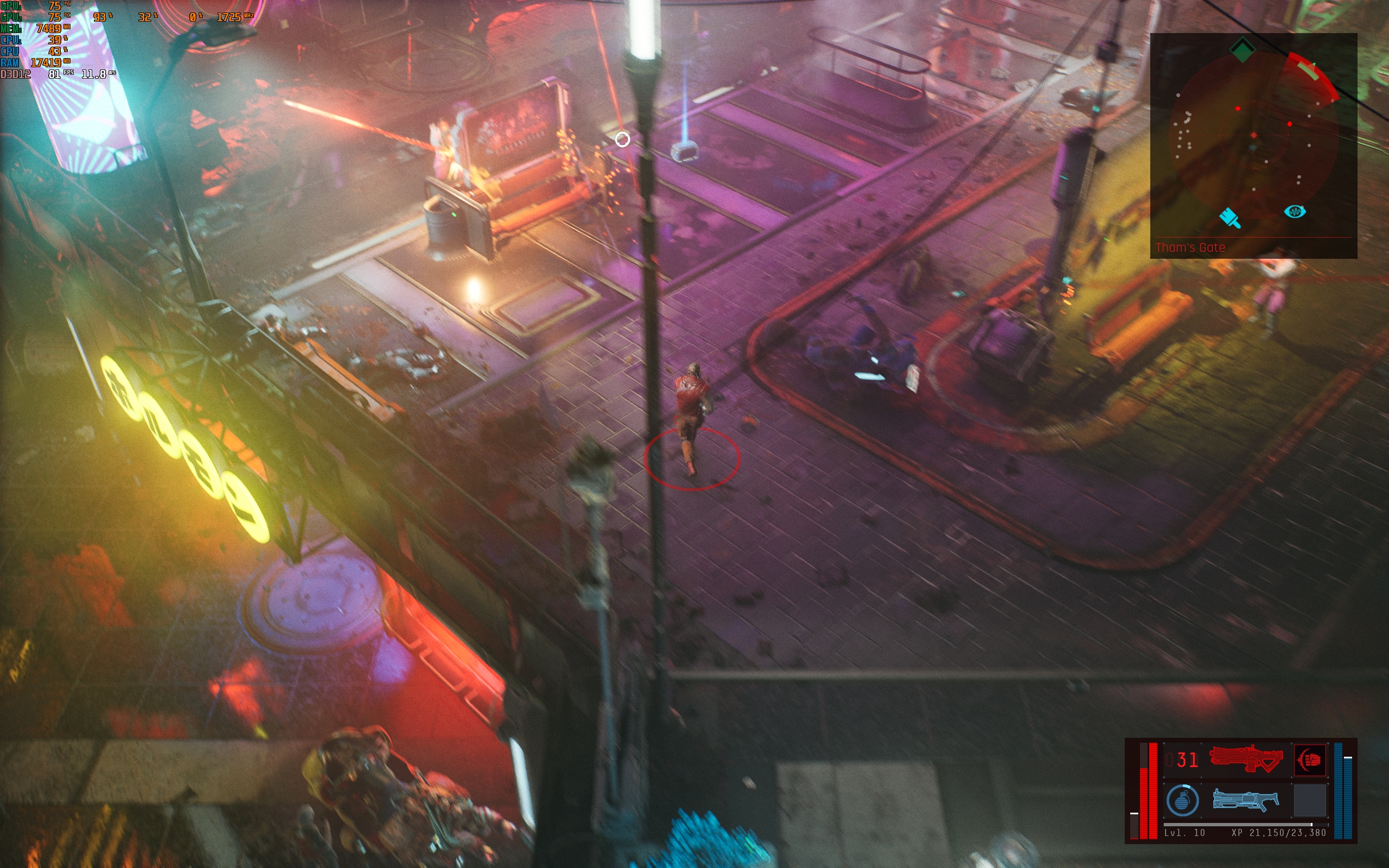Select the cyan eye marker on minimap

click(x=1294, y=212)
